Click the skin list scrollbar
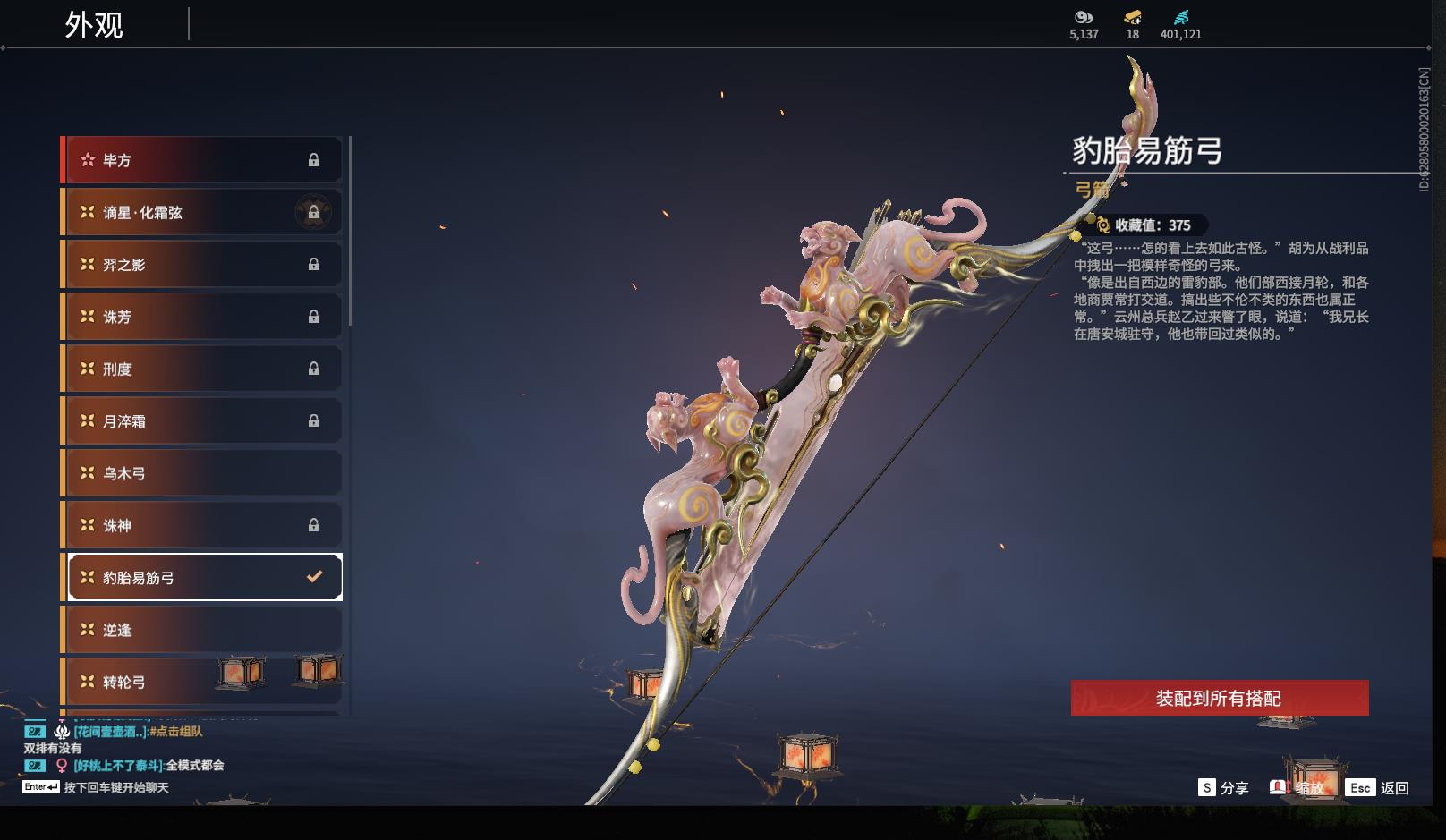The image size is (1446, 840). (350, 233)
